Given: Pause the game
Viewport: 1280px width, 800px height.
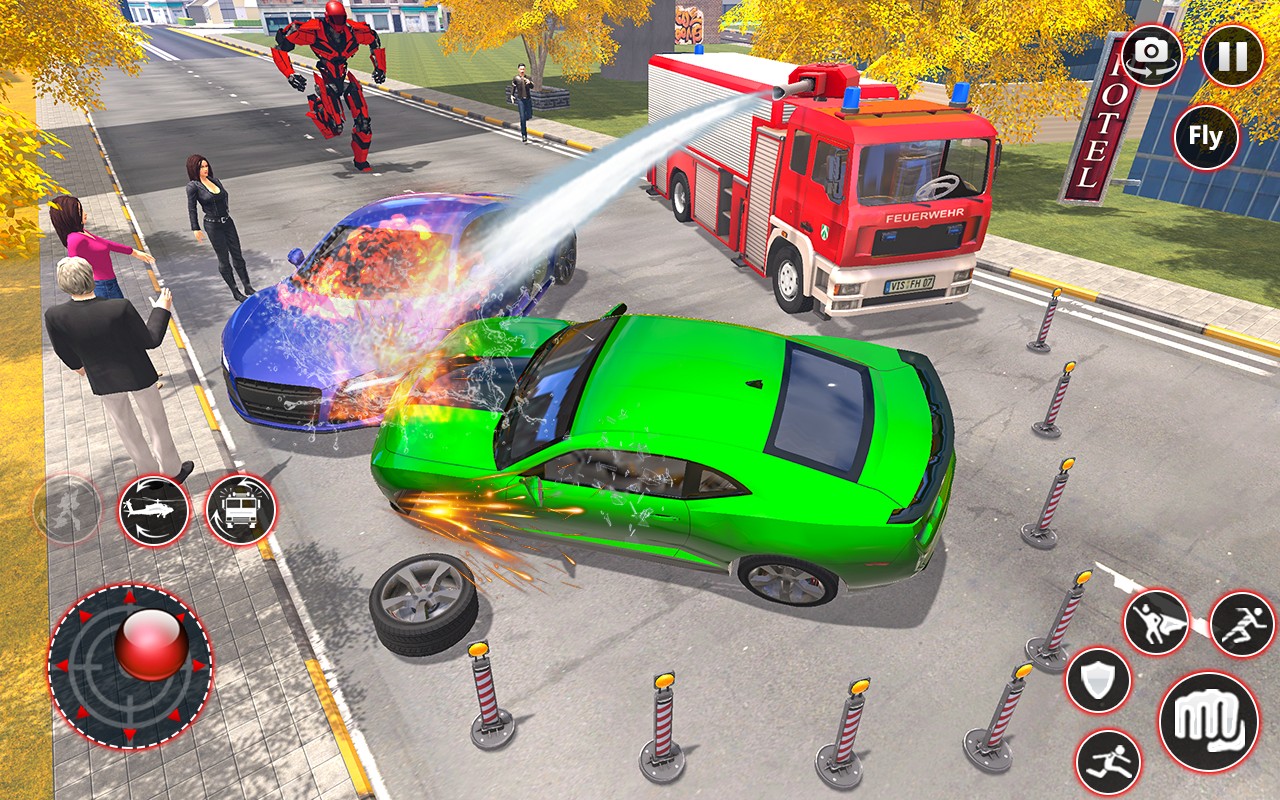Looking at the screenshot, I should 1232,56.
